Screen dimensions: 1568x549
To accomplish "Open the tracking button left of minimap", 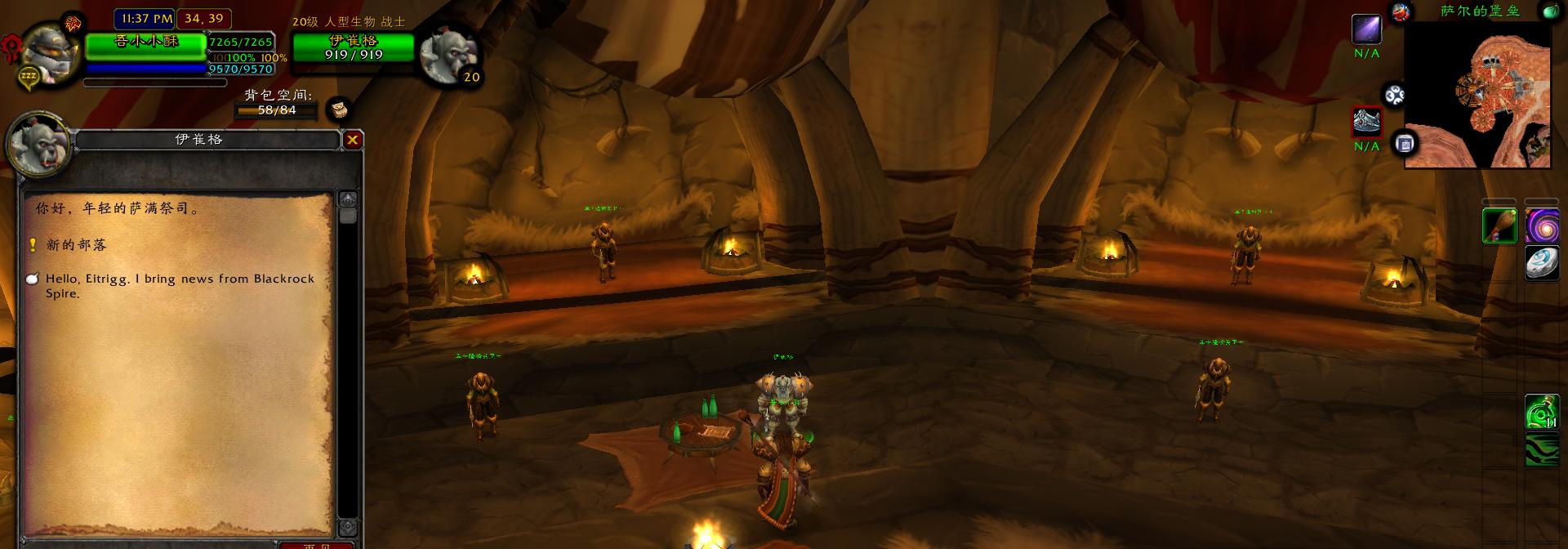I will (x=1394, y=96).
